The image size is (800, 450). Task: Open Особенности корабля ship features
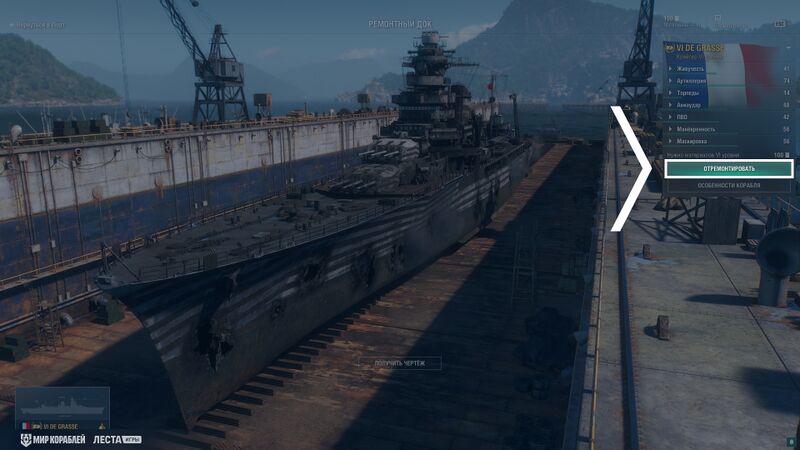728,186
